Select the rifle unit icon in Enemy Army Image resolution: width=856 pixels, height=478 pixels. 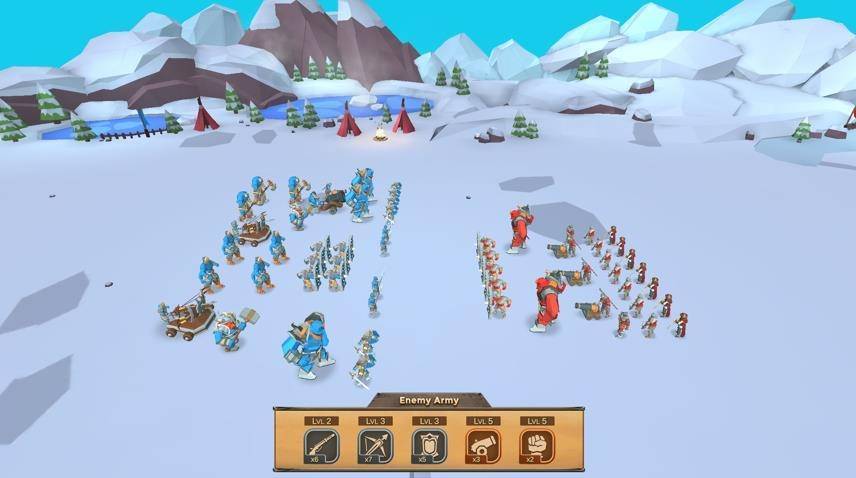320,445
